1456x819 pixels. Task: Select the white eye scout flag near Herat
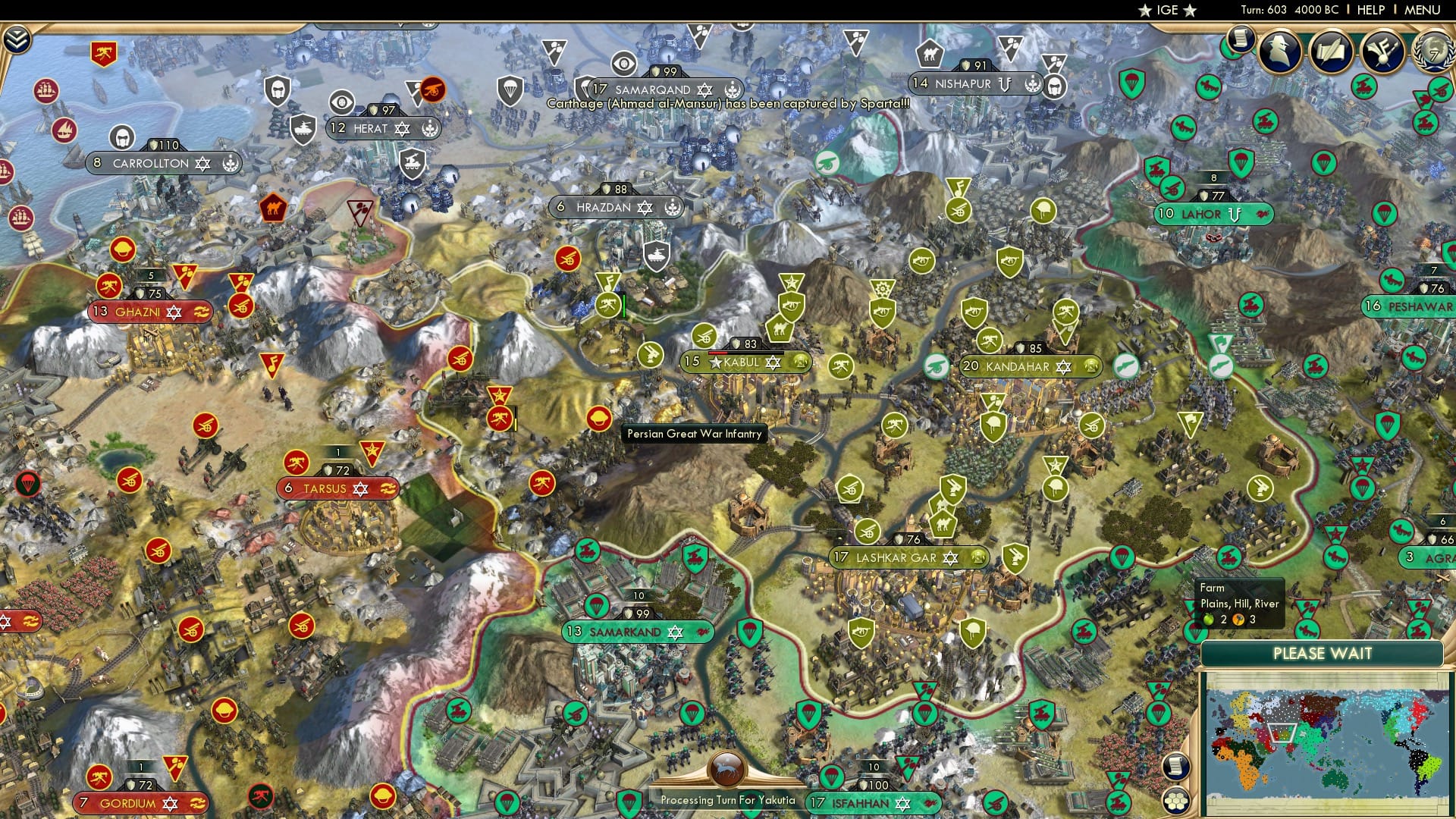coord(341,101)
